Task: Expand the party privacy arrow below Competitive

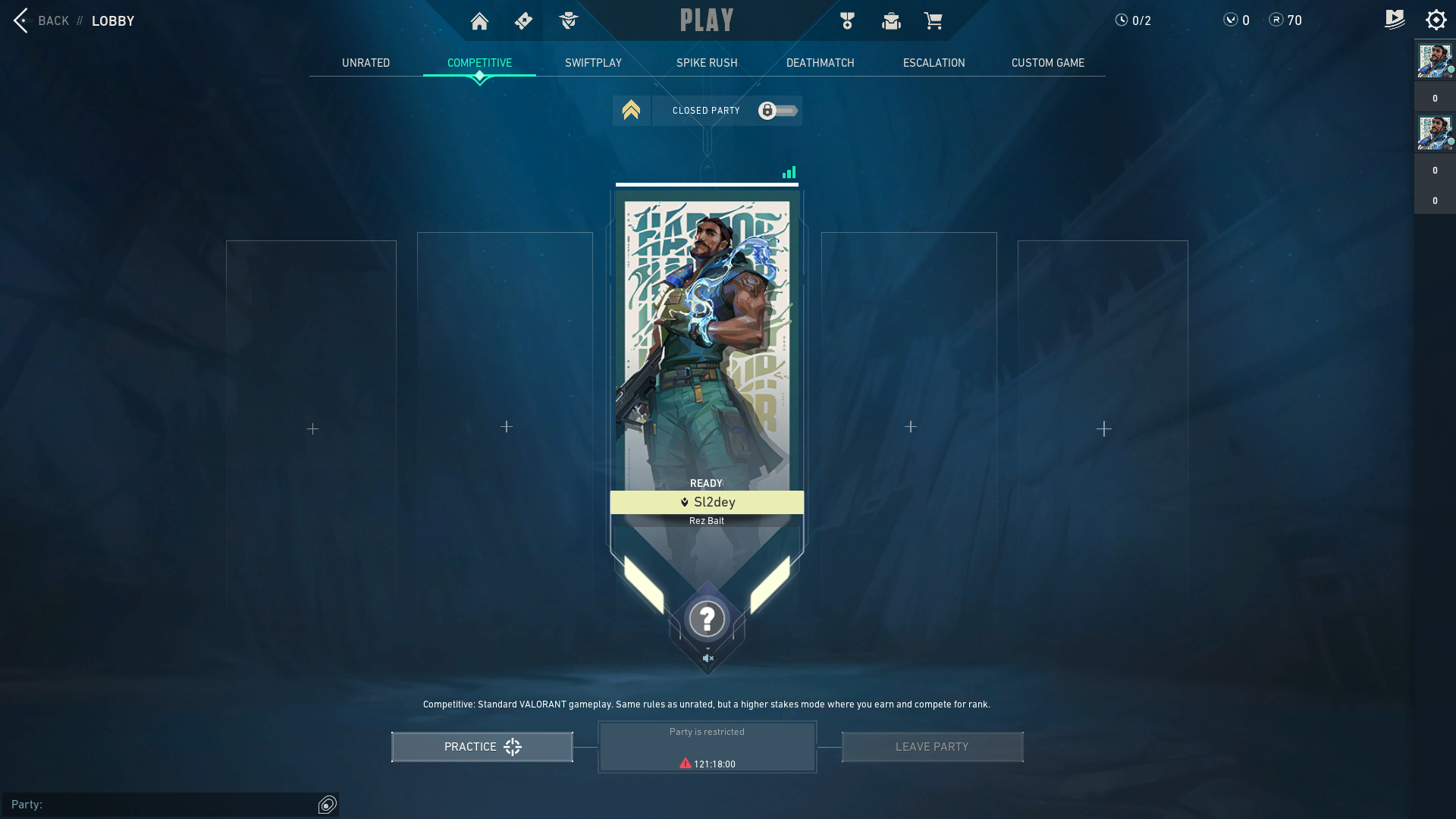Action: point(632,111)
